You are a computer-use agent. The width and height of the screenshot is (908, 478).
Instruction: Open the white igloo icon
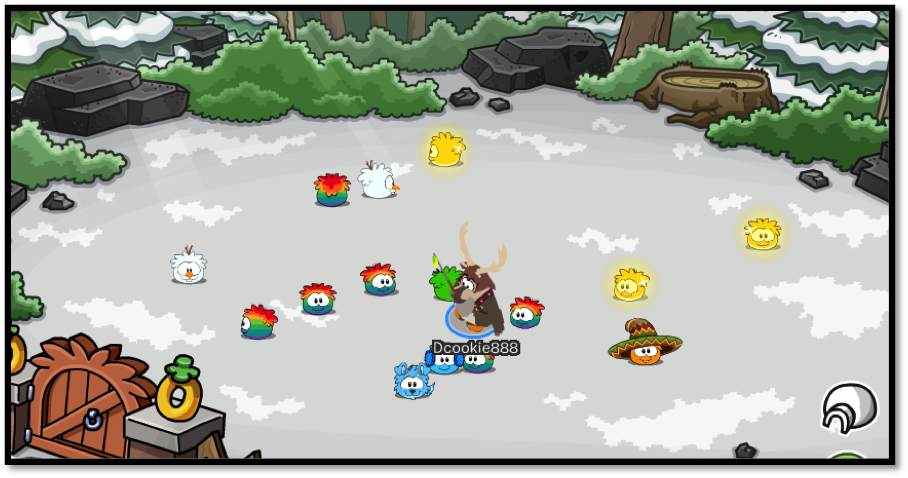click(849, 407)
